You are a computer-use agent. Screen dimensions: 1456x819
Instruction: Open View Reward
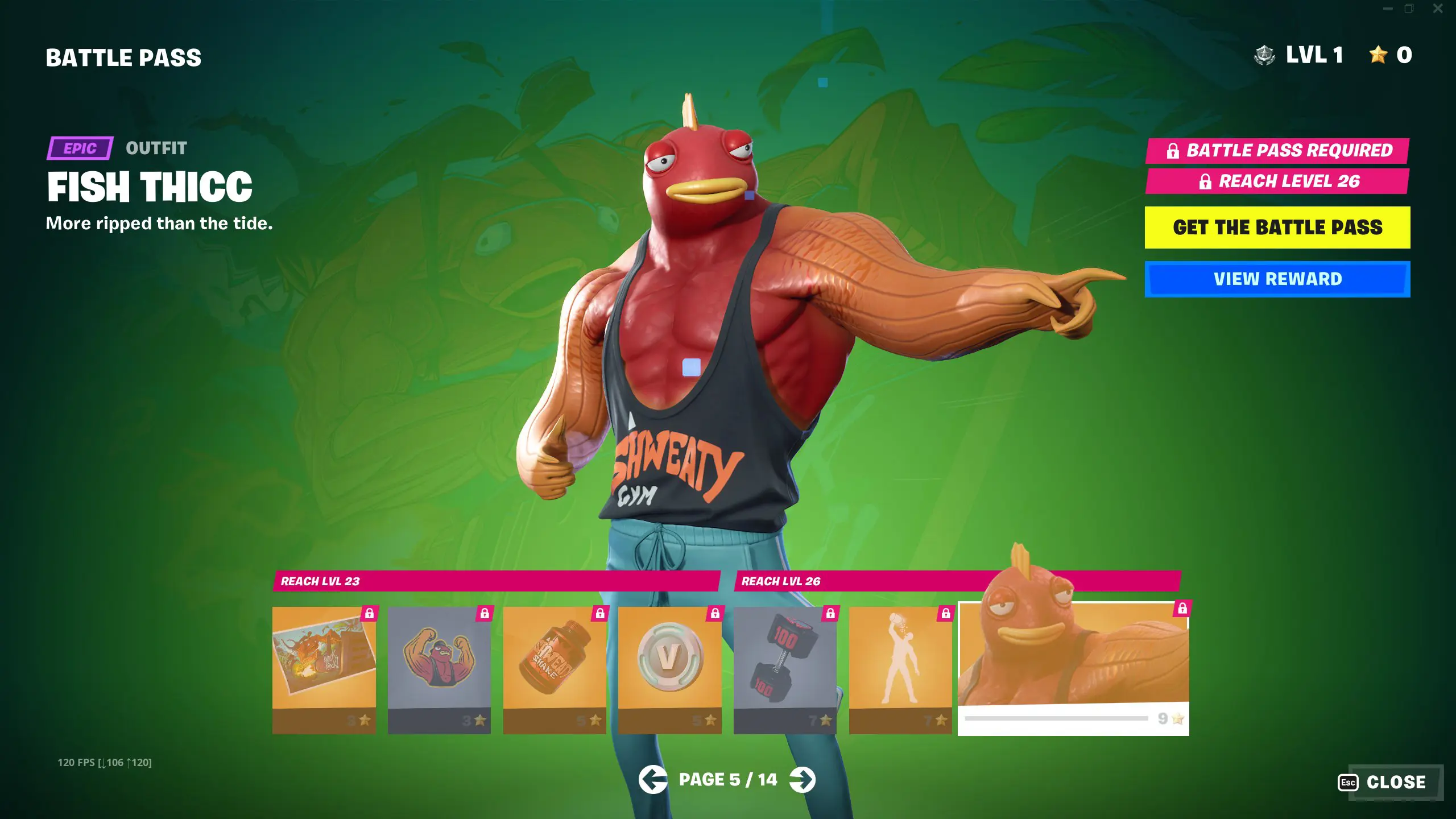pyautogui.click(x=1277, y=279)
